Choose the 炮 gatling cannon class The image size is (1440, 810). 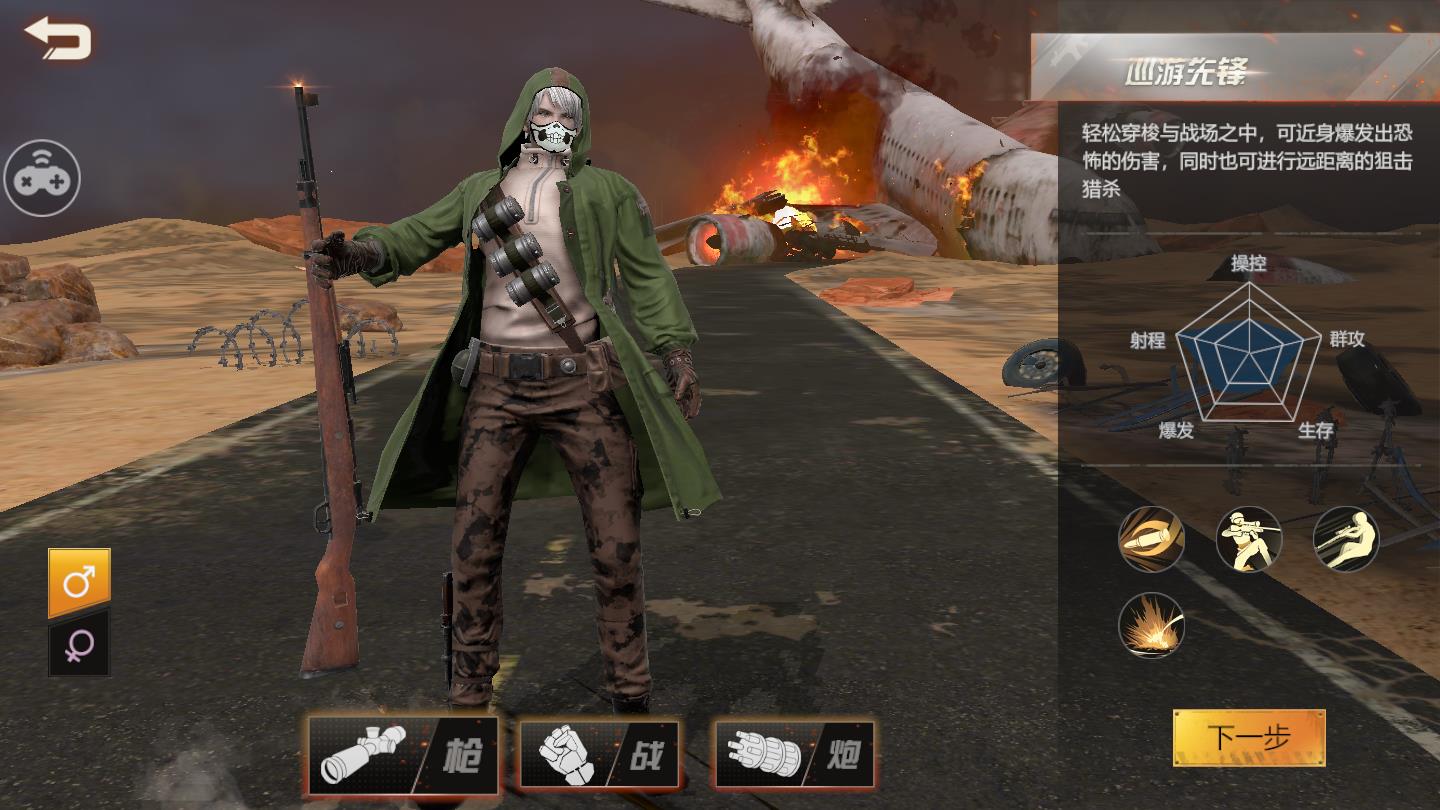click(x=795, y=754)
